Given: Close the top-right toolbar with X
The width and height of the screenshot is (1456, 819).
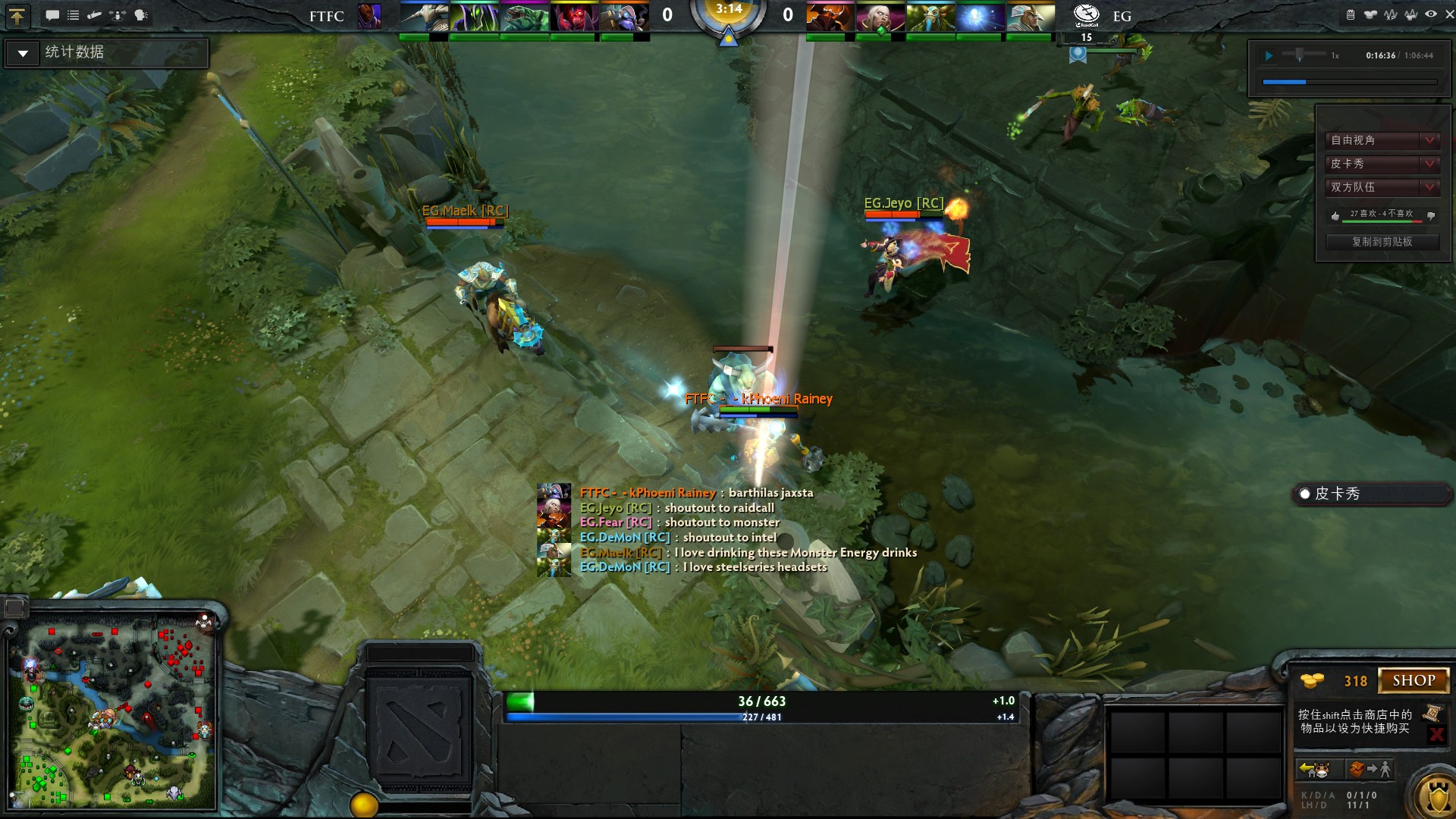Looking at the screenshot, I should pyautogui.click(x=1449, y=14).
